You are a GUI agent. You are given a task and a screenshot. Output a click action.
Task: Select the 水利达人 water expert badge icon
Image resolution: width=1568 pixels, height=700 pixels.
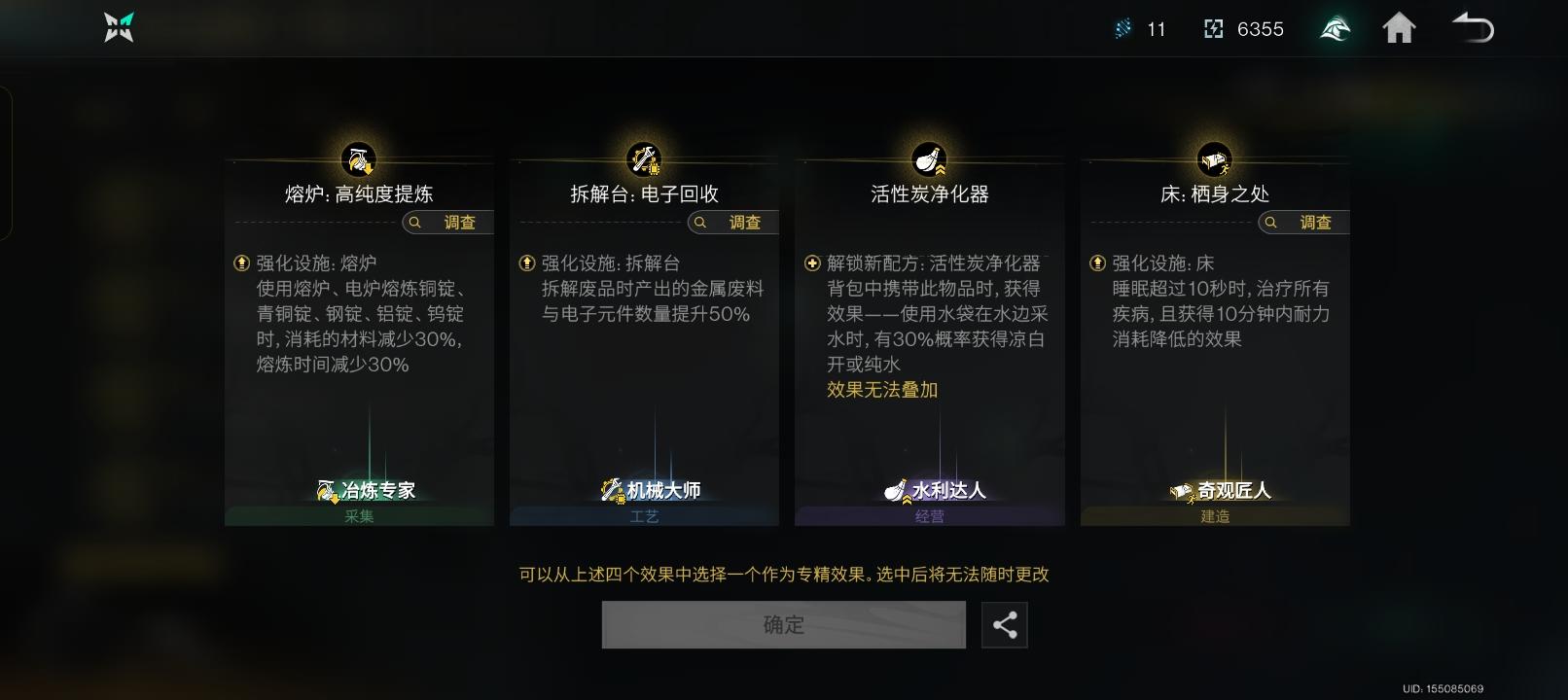[x=897, y=491]
